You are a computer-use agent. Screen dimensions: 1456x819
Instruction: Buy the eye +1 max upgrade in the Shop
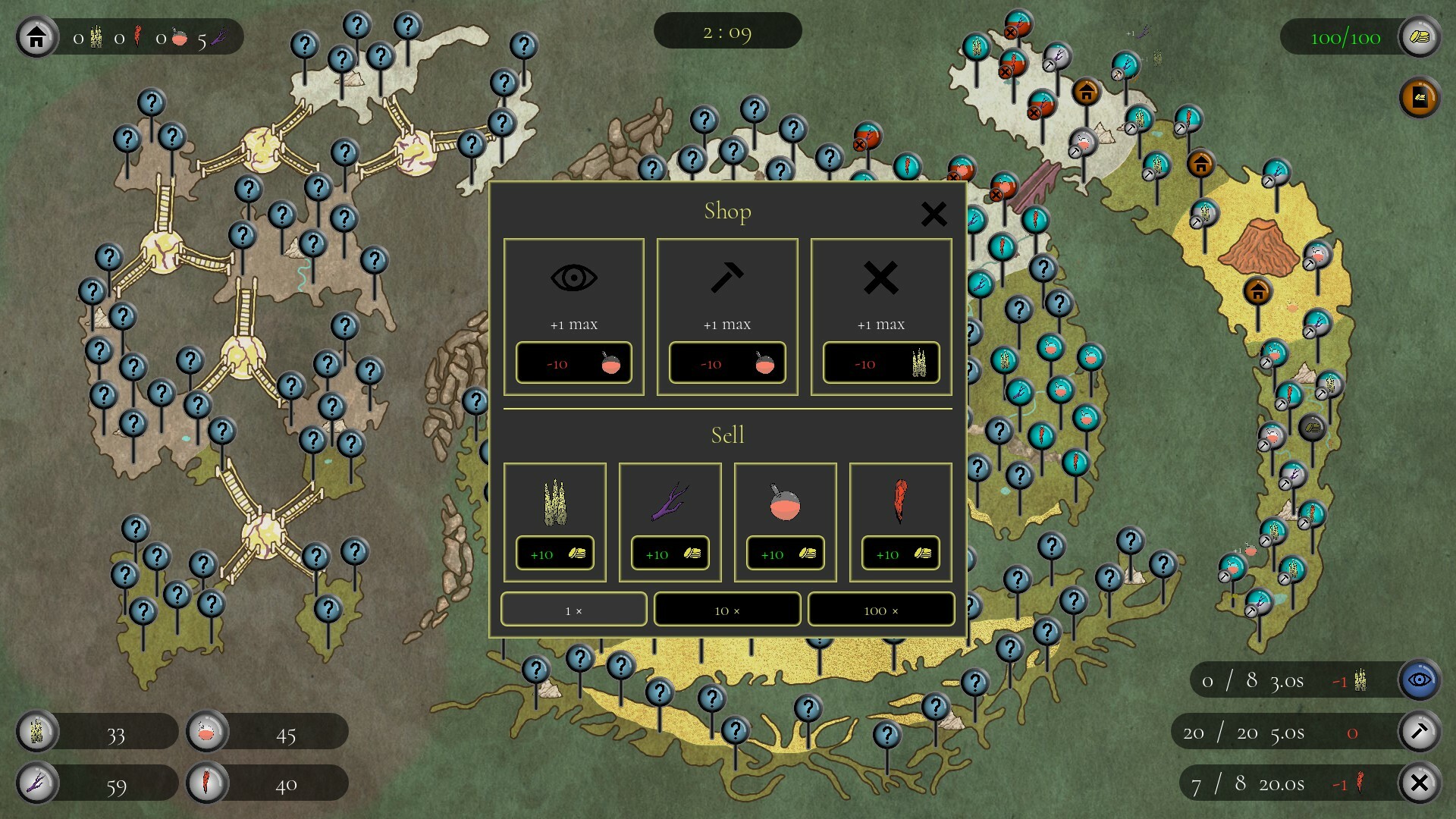pos(573,362)
